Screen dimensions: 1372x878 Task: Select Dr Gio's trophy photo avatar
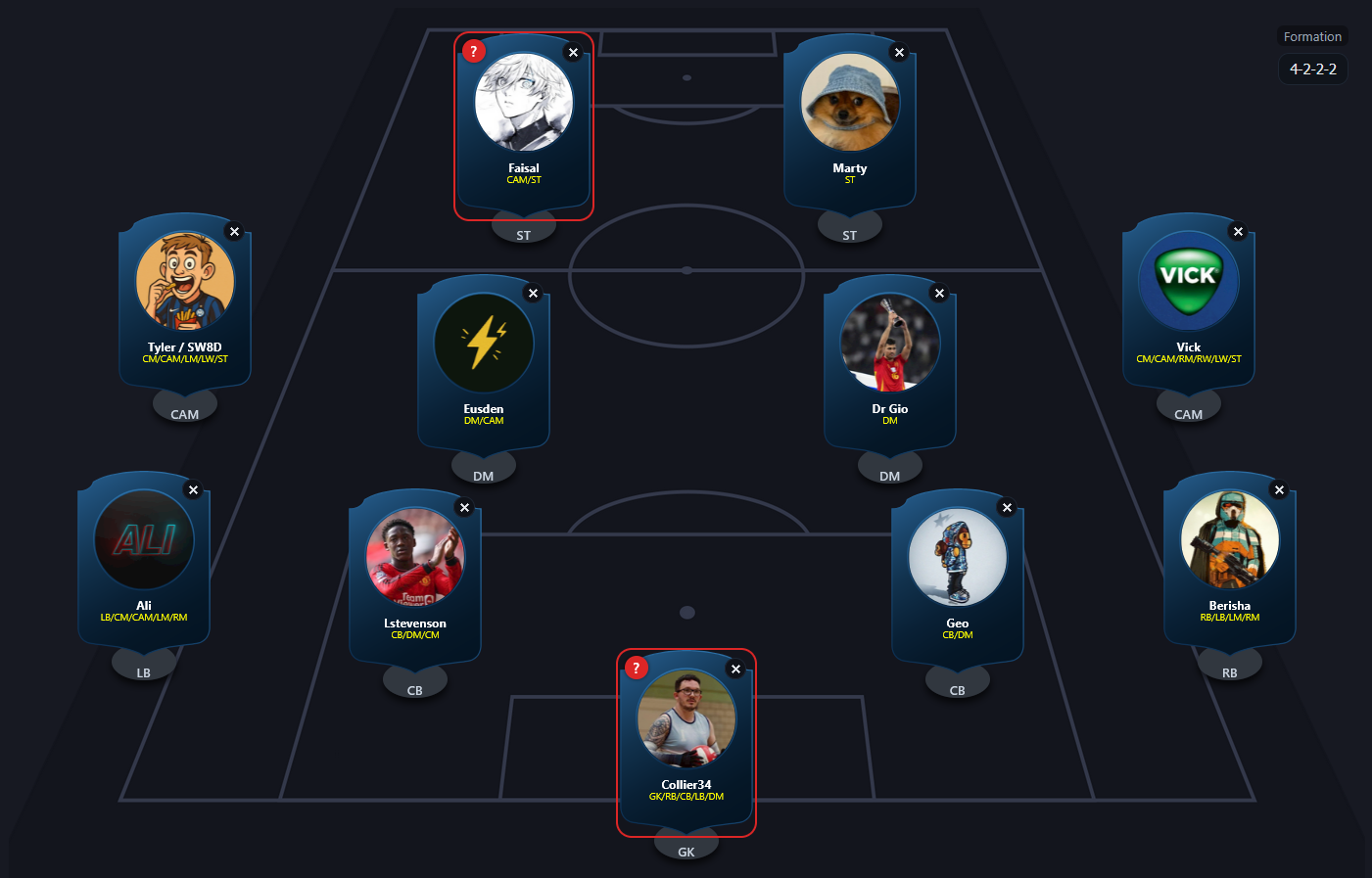pos(889,343)
